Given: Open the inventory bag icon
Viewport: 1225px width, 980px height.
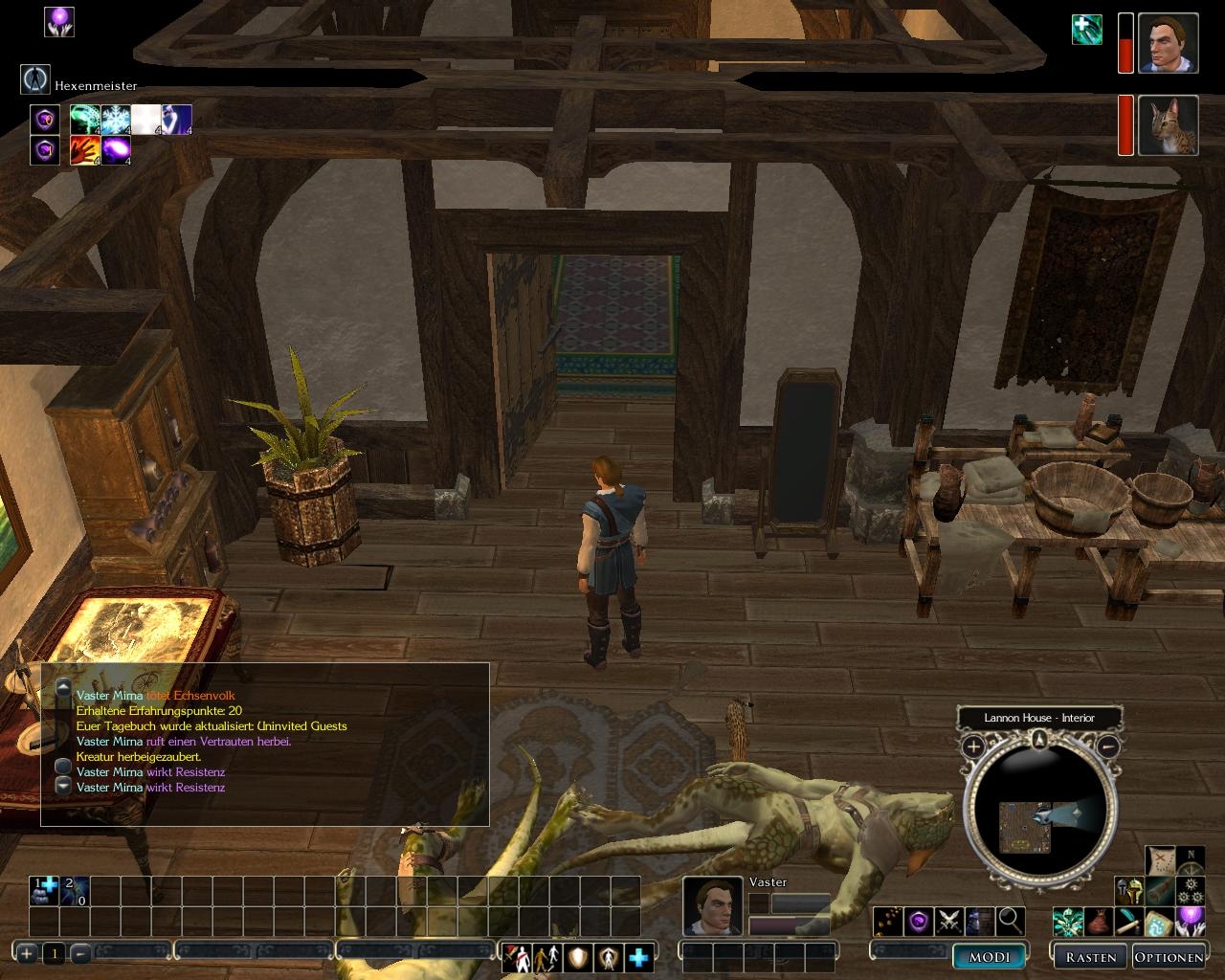Looking at the screenshot, I should coord(1098,923).
